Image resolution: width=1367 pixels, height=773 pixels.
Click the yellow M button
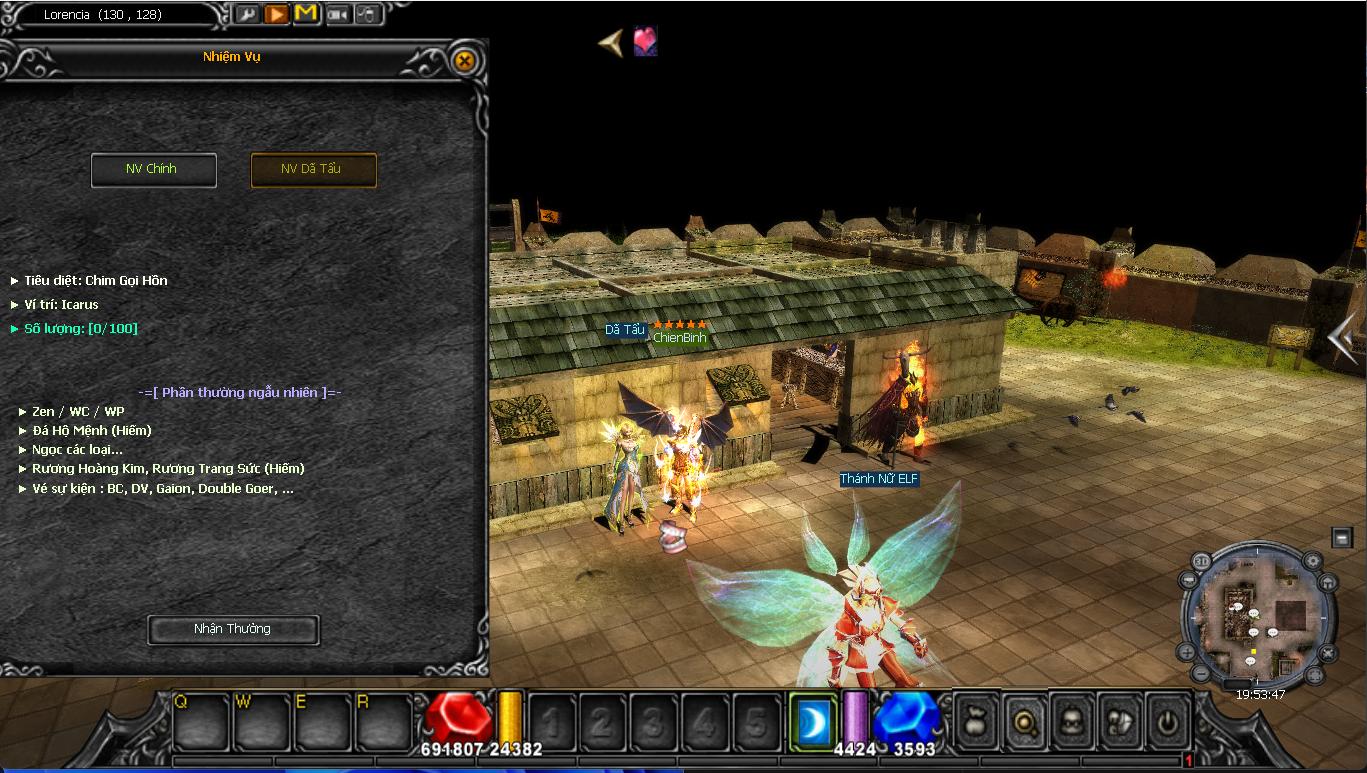pyautogui.click(x=306, y=15)
